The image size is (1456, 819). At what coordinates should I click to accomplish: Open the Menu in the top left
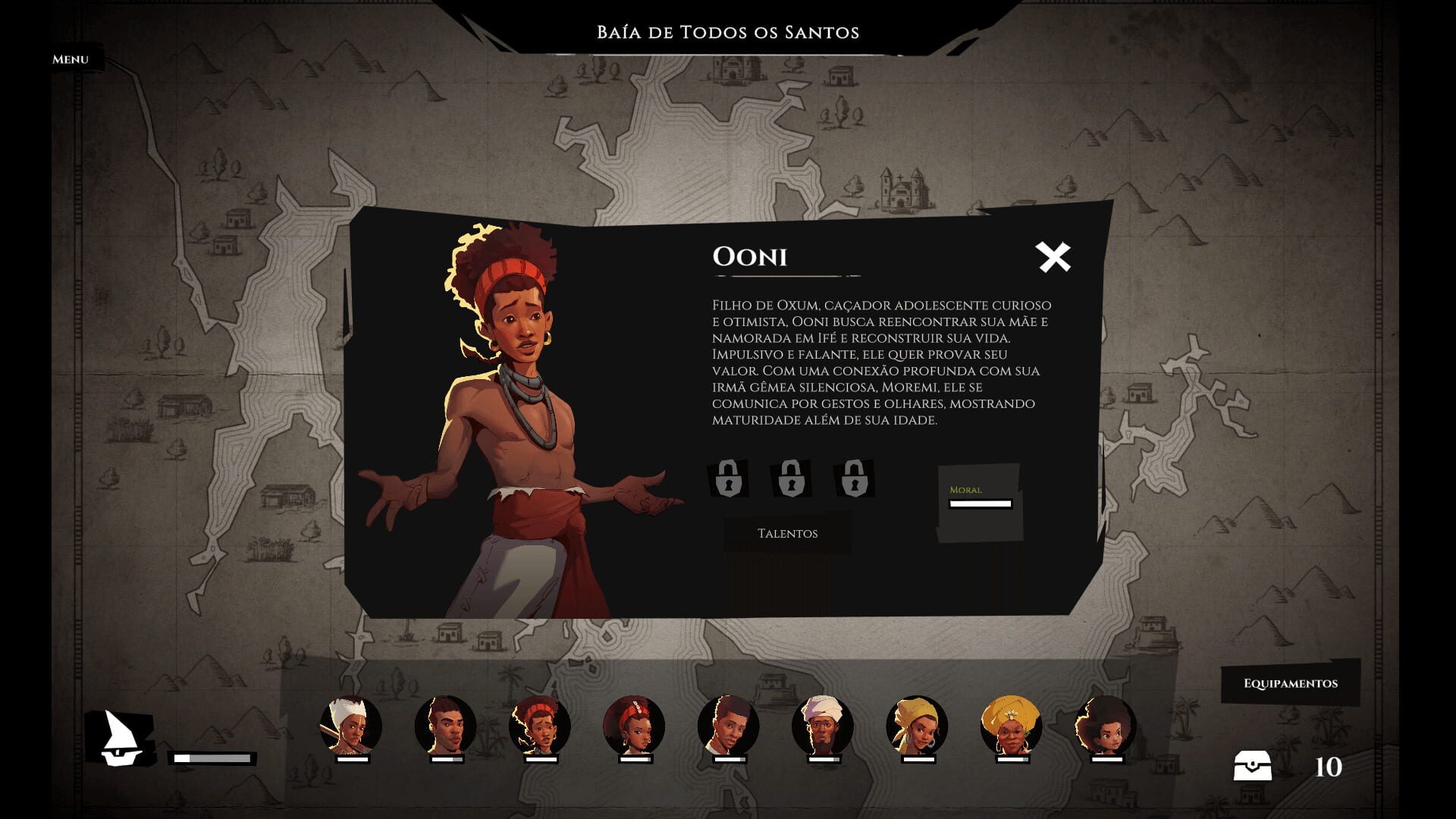click(69, 58)
